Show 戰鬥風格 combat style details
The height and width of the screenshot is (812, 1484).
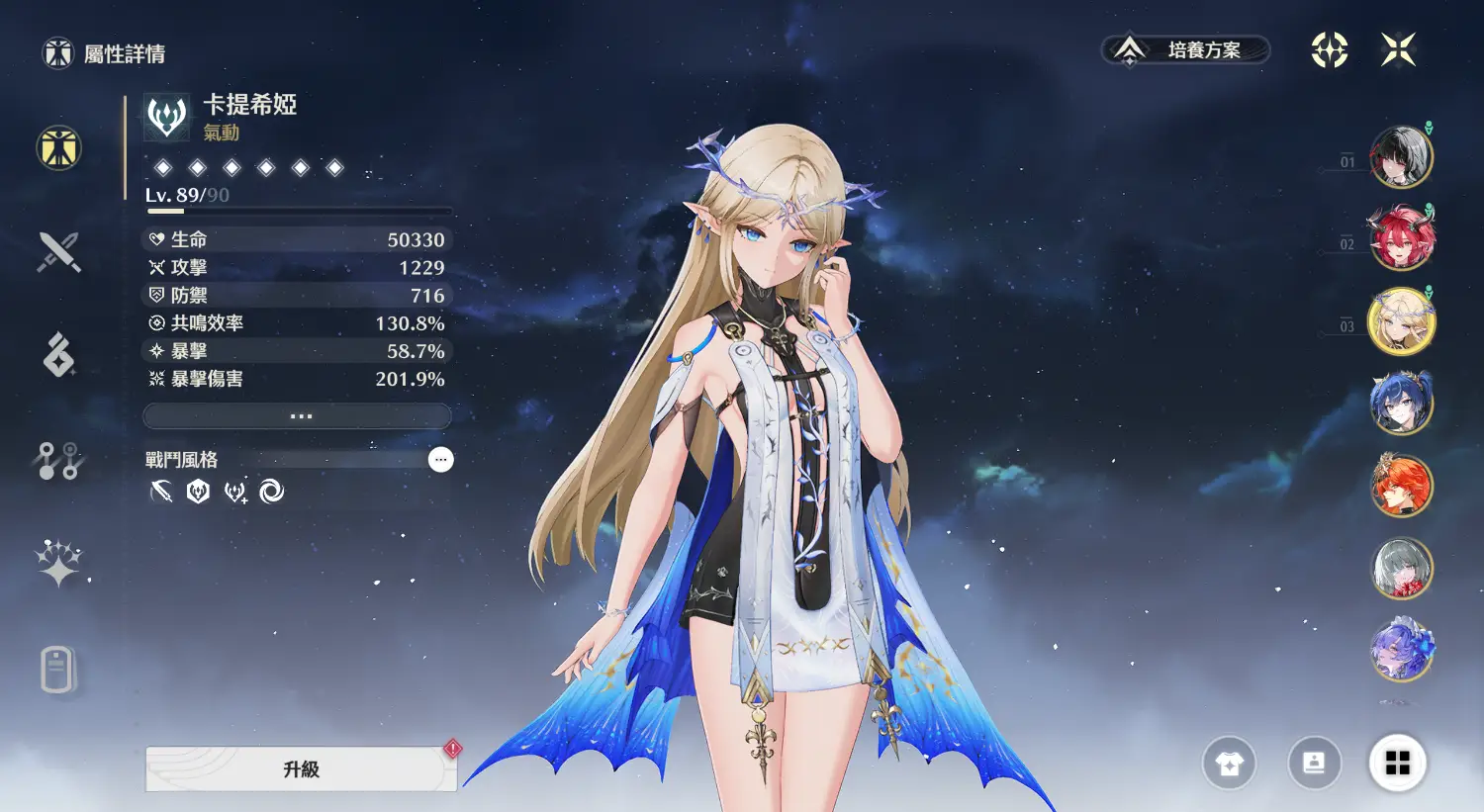point(440,459)
